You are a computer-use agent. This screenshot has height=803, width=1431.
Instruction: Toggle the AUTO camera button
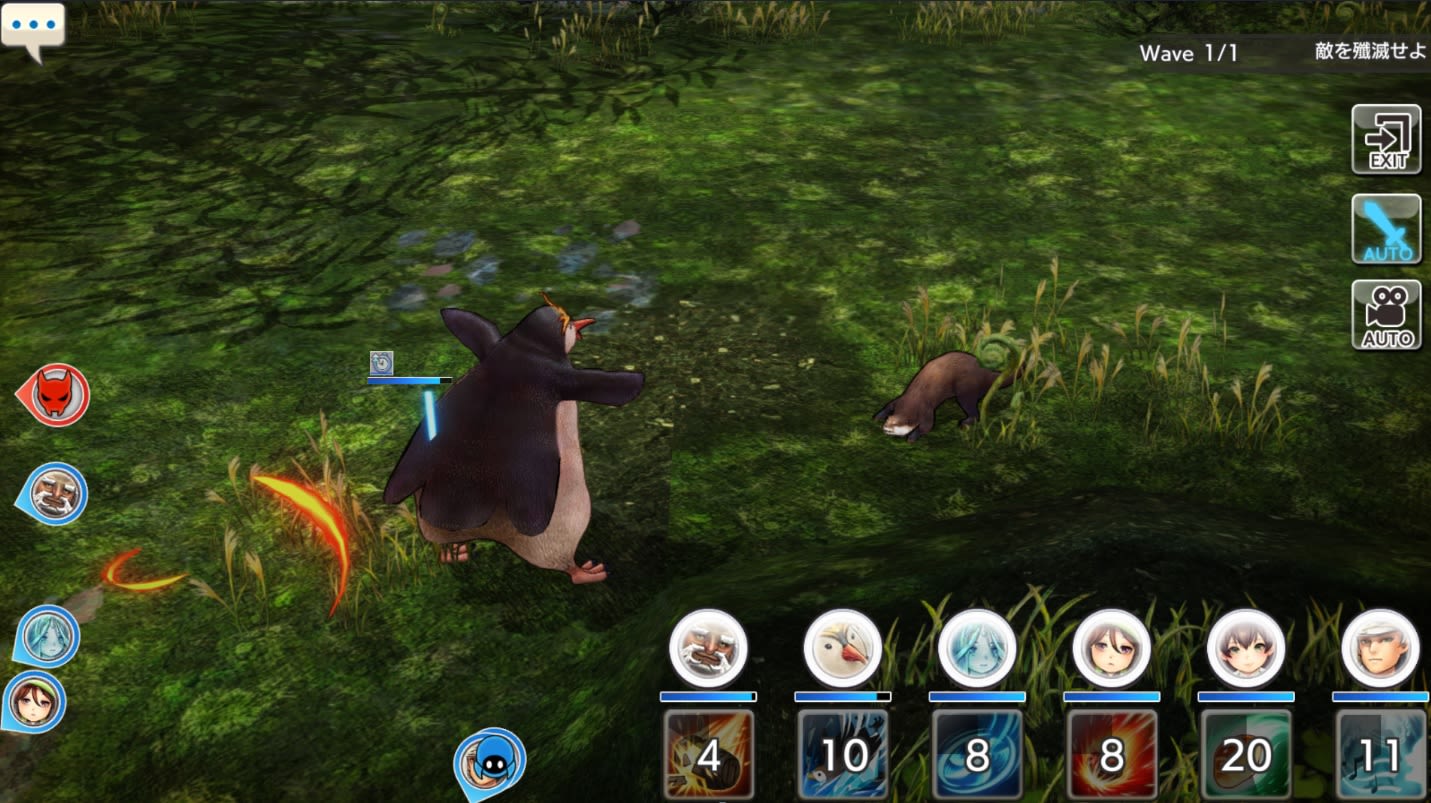coord(1386,315)
